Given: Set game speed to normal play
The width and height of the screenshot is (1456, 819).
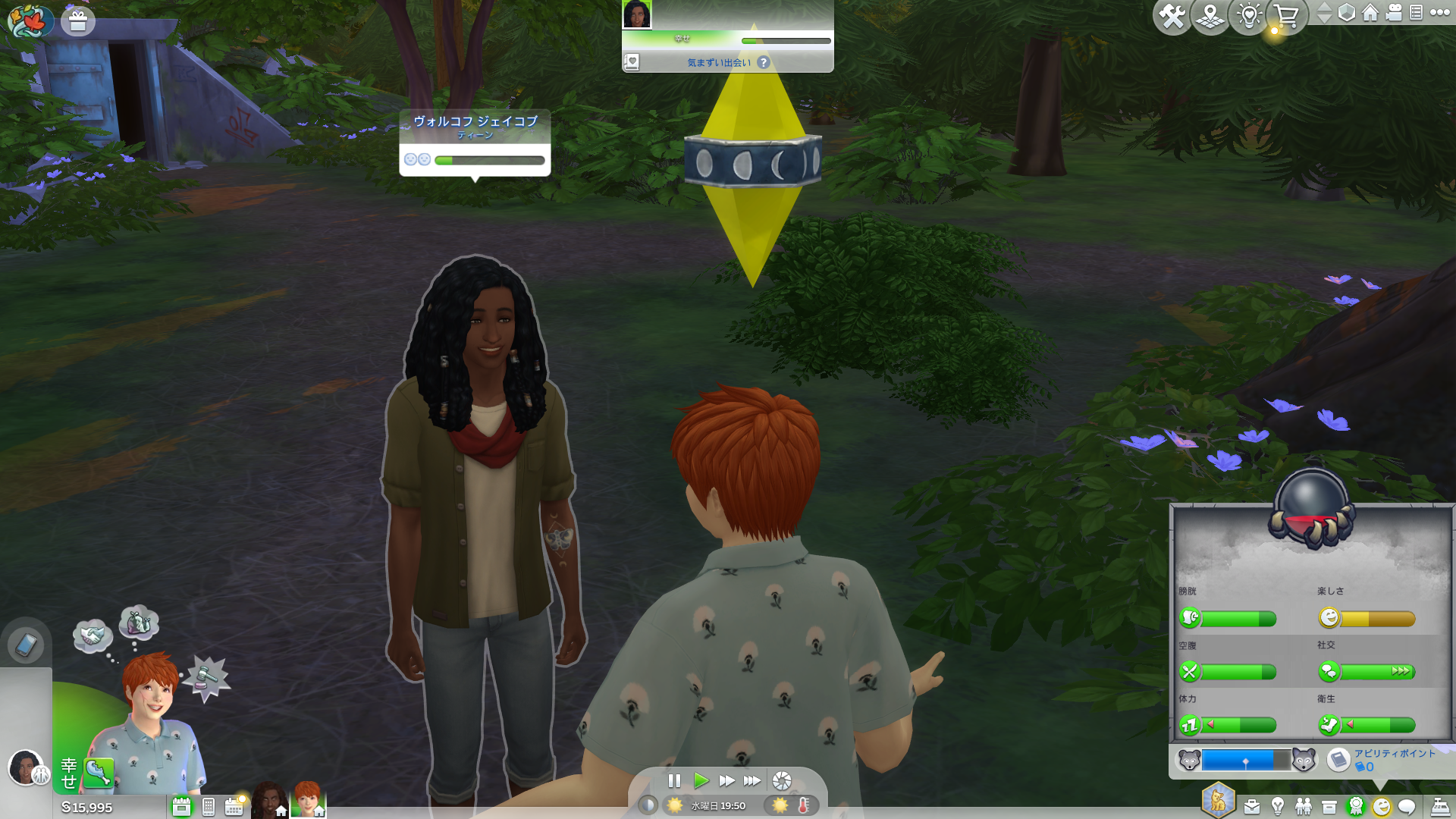Looking at the screenshot, I should (701, 780).
